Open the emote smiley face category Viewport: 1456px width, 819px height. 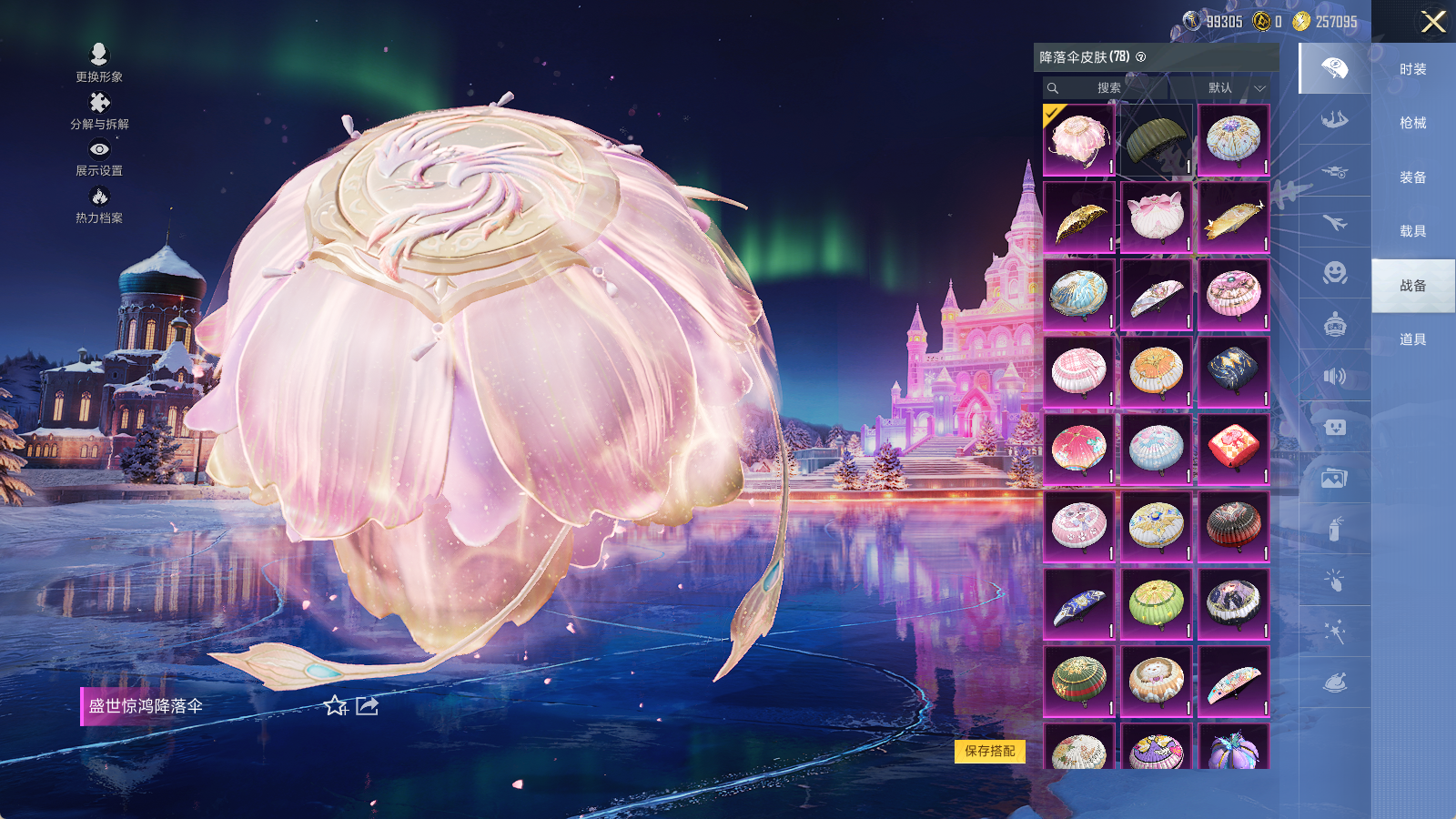pos(1334,273)
